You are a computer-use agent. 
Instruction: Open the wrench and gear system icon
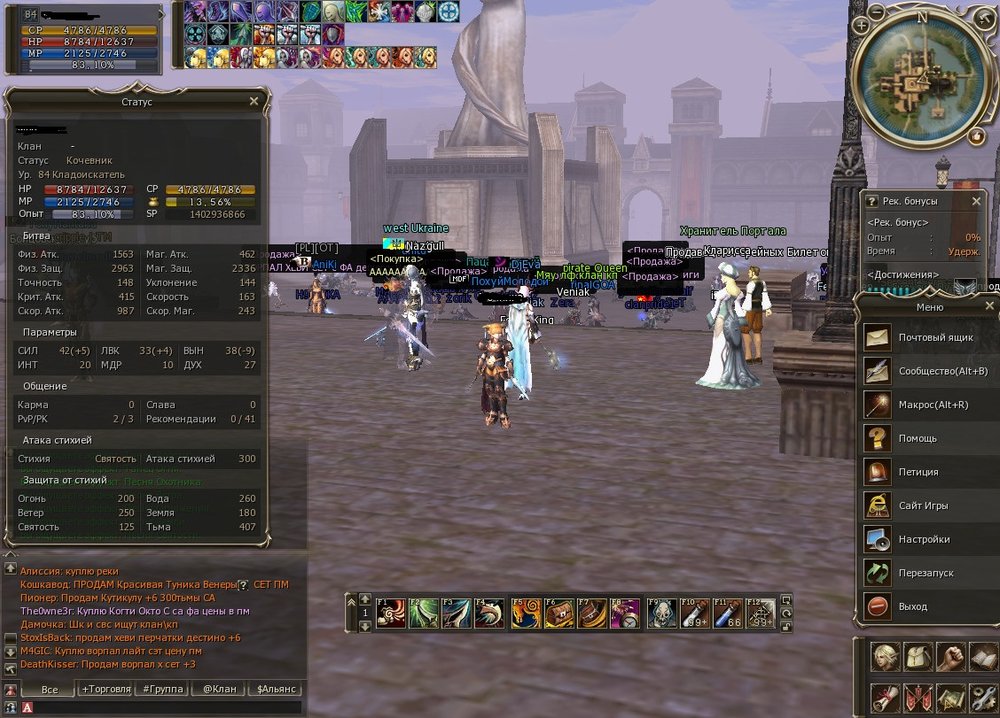pos(983,697)
